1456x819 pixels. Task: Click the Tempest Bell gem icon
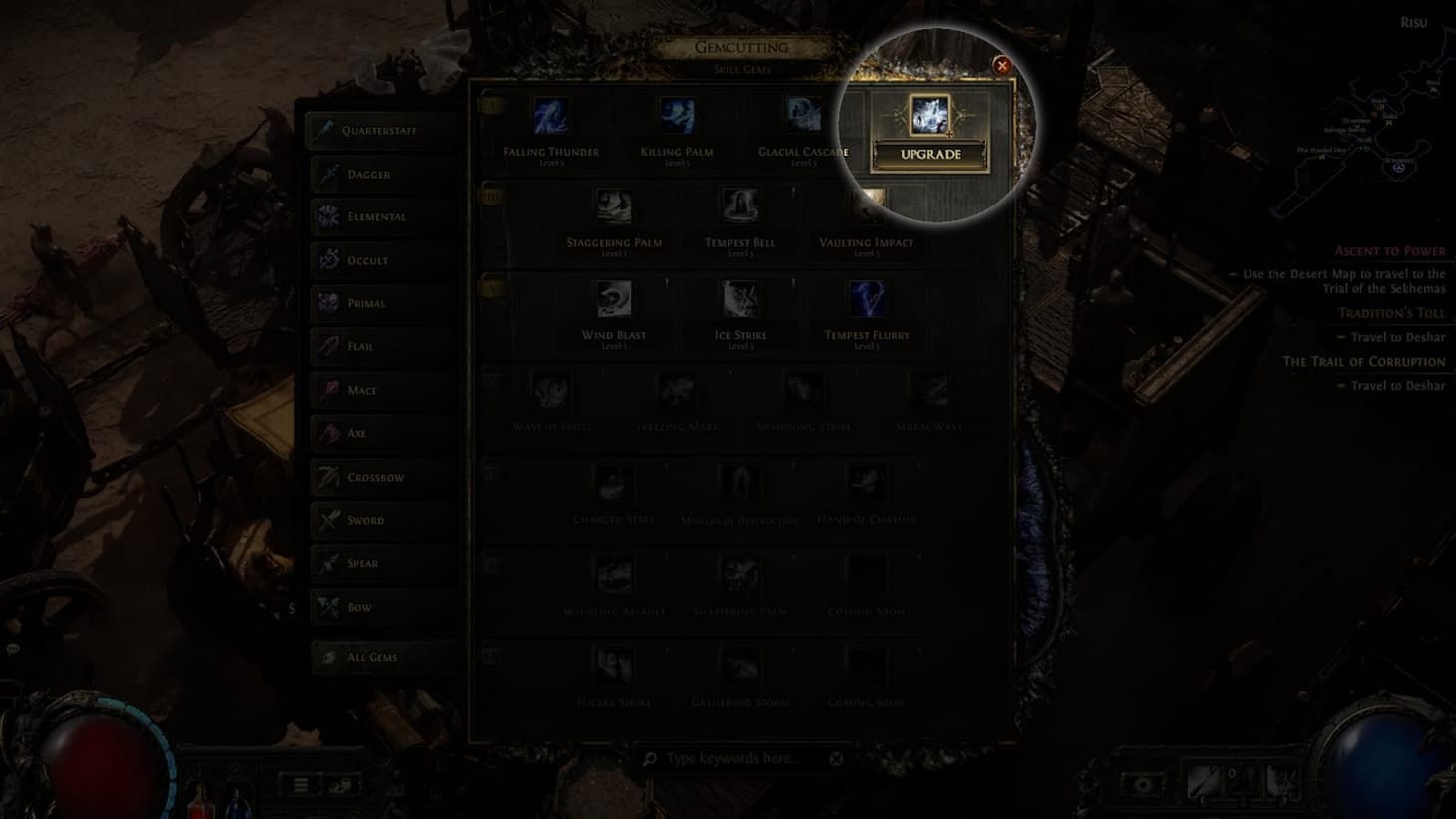coord(740,206)
